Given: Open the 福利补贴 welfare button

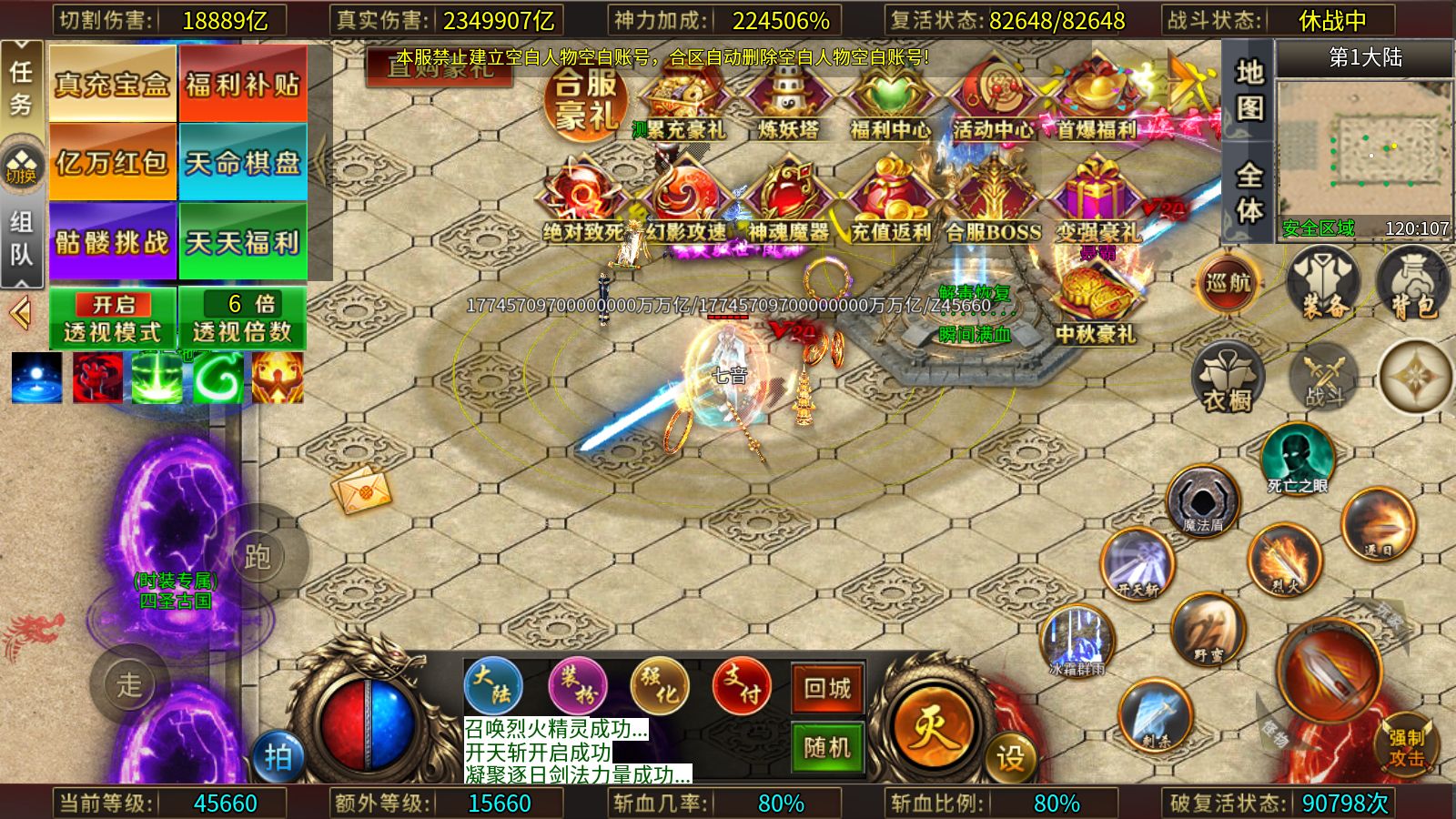Looking at the screenshot, I should (242, 84).
